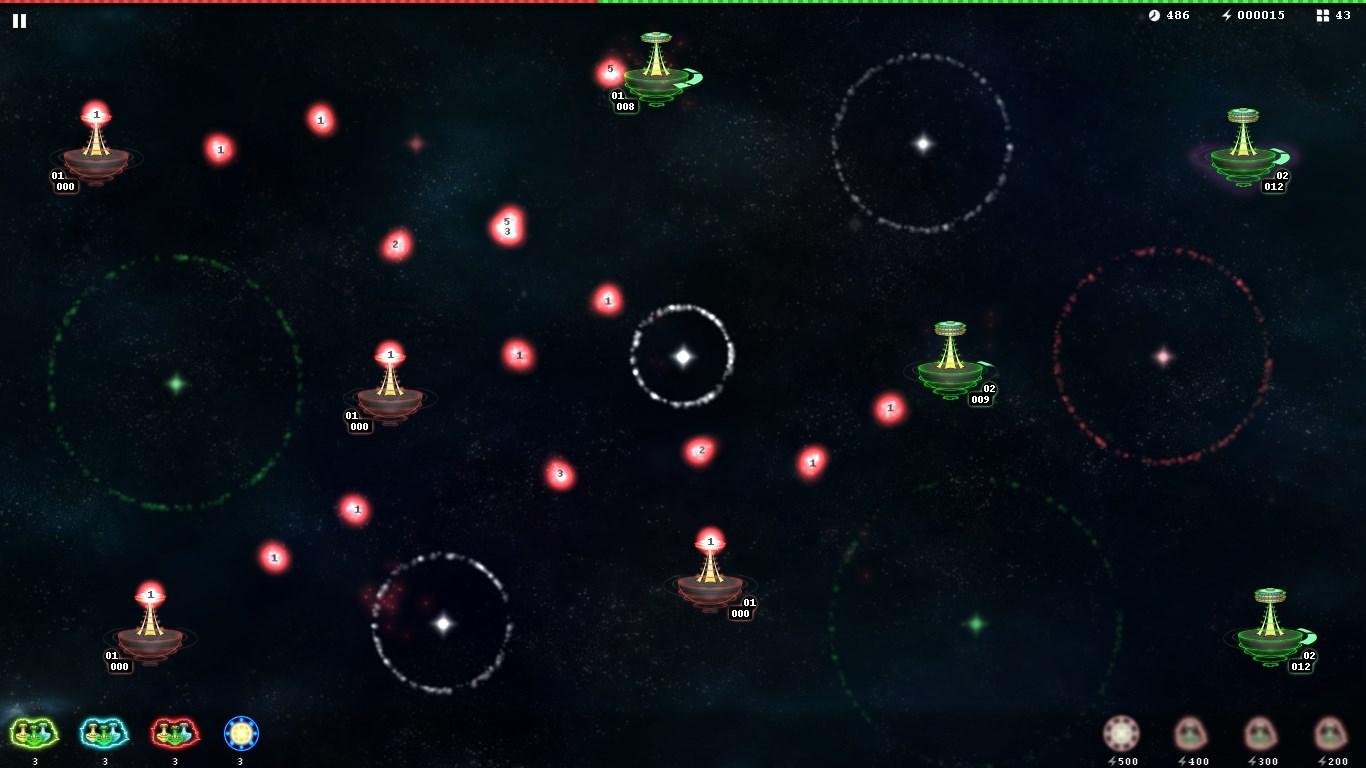1366x768 pixels.
Task: Activate the blue ring sun ability
Action: pyautogui.click(x=241, y=734)
